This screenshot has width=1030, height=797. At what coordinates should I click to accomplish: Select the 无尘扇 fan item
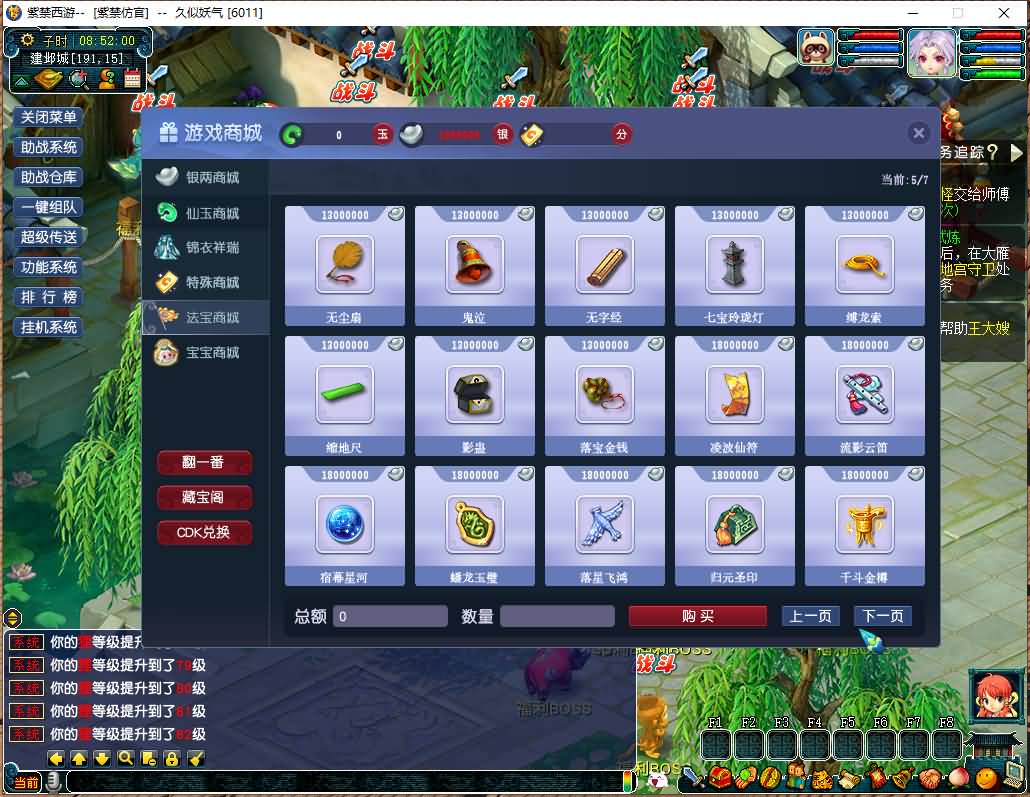point(345,265)
